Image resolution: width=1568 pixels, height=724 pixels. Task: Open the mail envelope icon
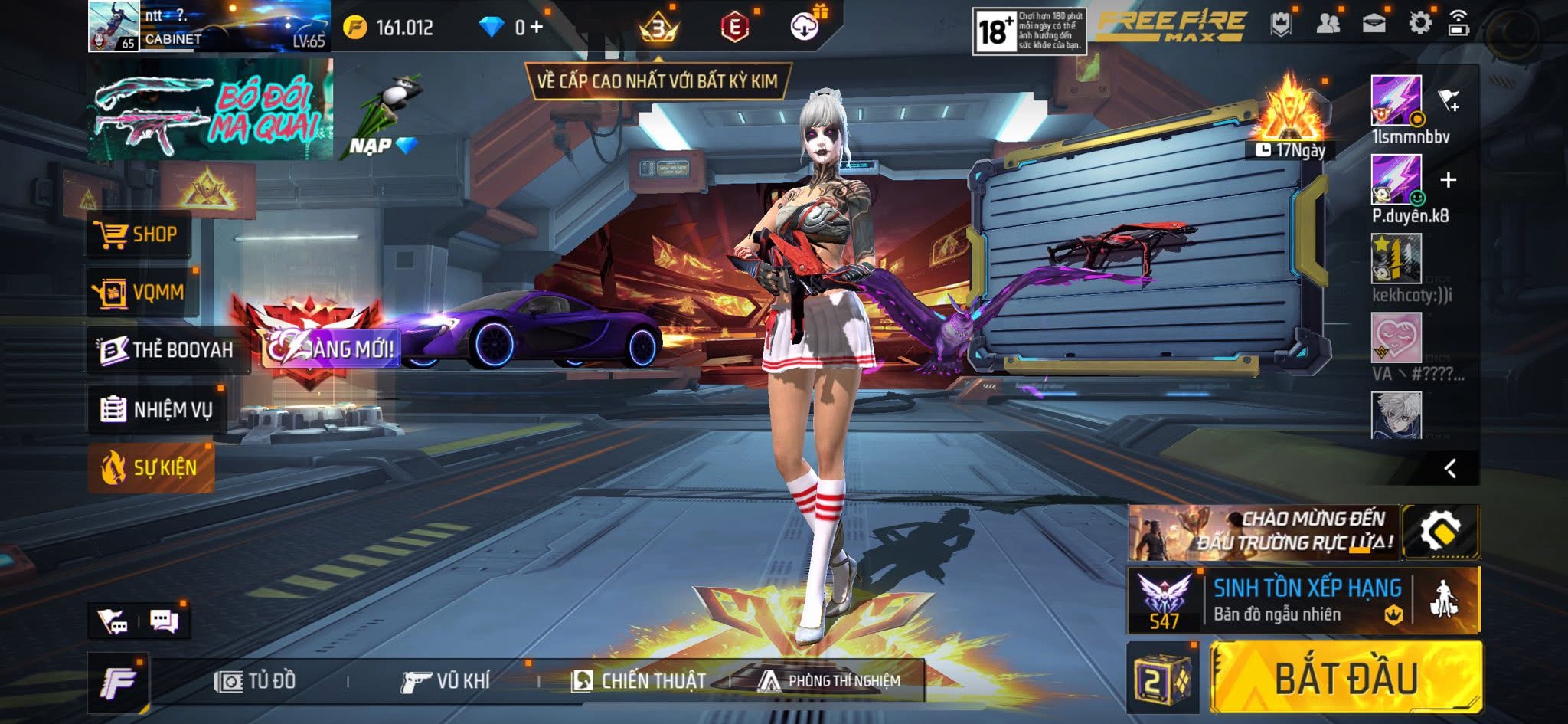tap(1374, 24)
